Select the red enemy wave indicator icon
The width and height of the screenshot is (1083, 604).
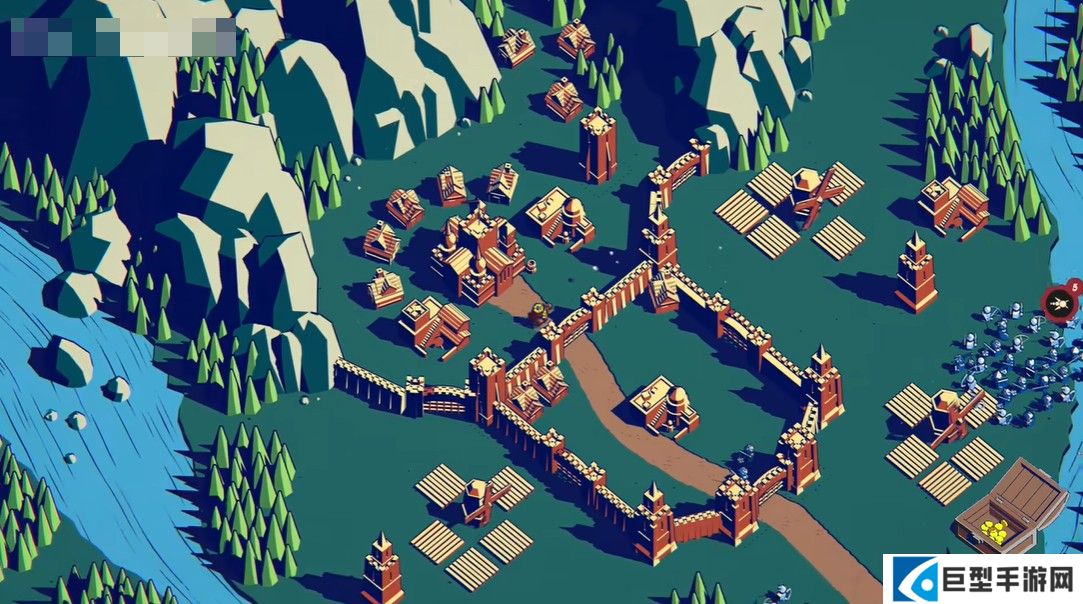click(1057, 302)
